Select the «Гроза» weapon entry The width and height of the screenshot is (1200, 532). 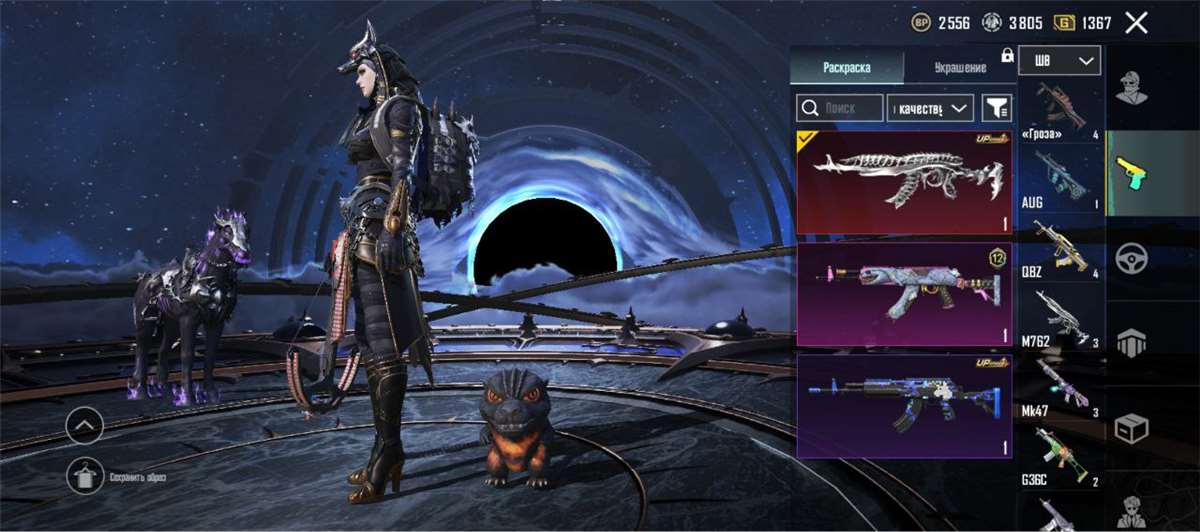click(1061, 108)
